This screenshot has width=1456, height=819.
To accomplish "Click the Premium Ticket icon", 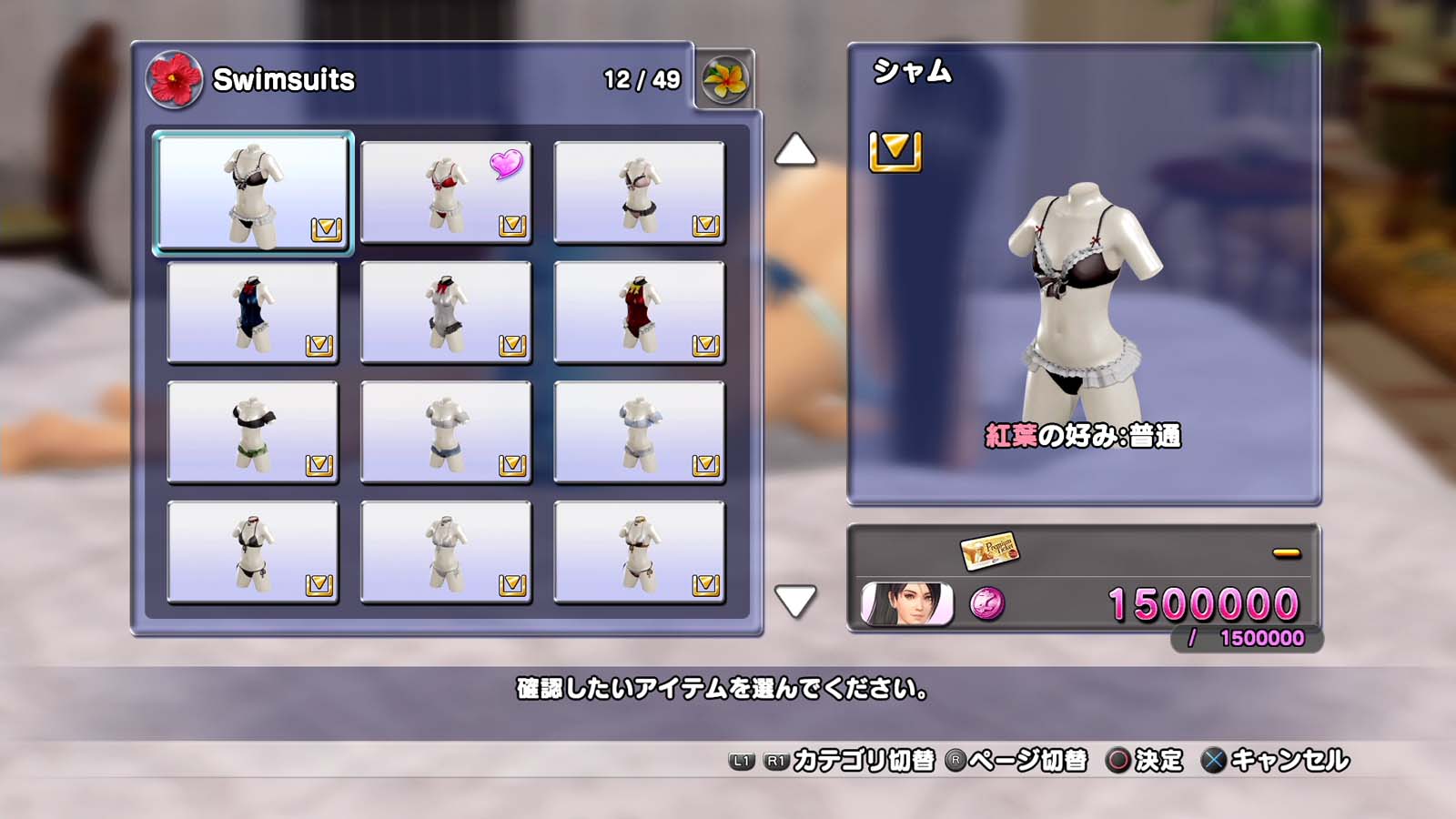I will (988, 551).
